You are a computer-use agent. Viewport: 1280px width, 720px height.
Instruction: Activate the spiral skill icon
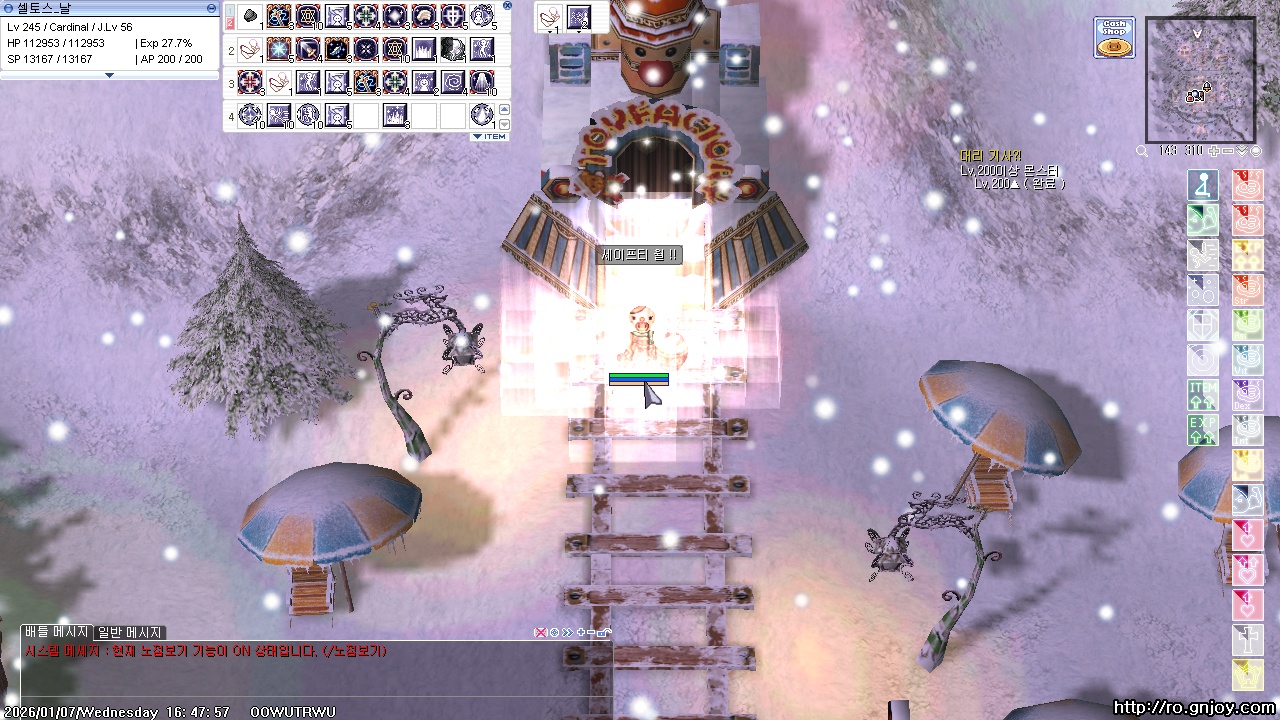tap(452, 81)
